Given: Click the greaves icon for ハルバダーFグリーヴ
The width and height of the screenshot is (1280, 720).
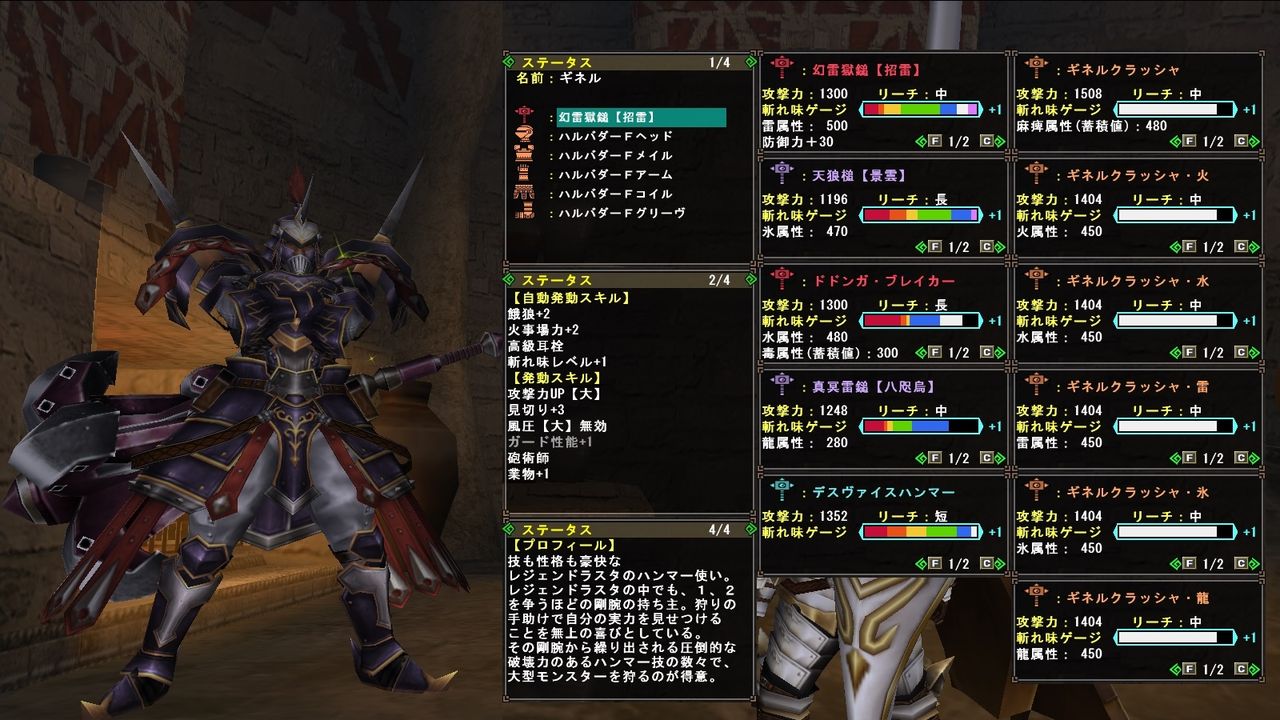Looking at the screenshot, I should click(524, 209).
